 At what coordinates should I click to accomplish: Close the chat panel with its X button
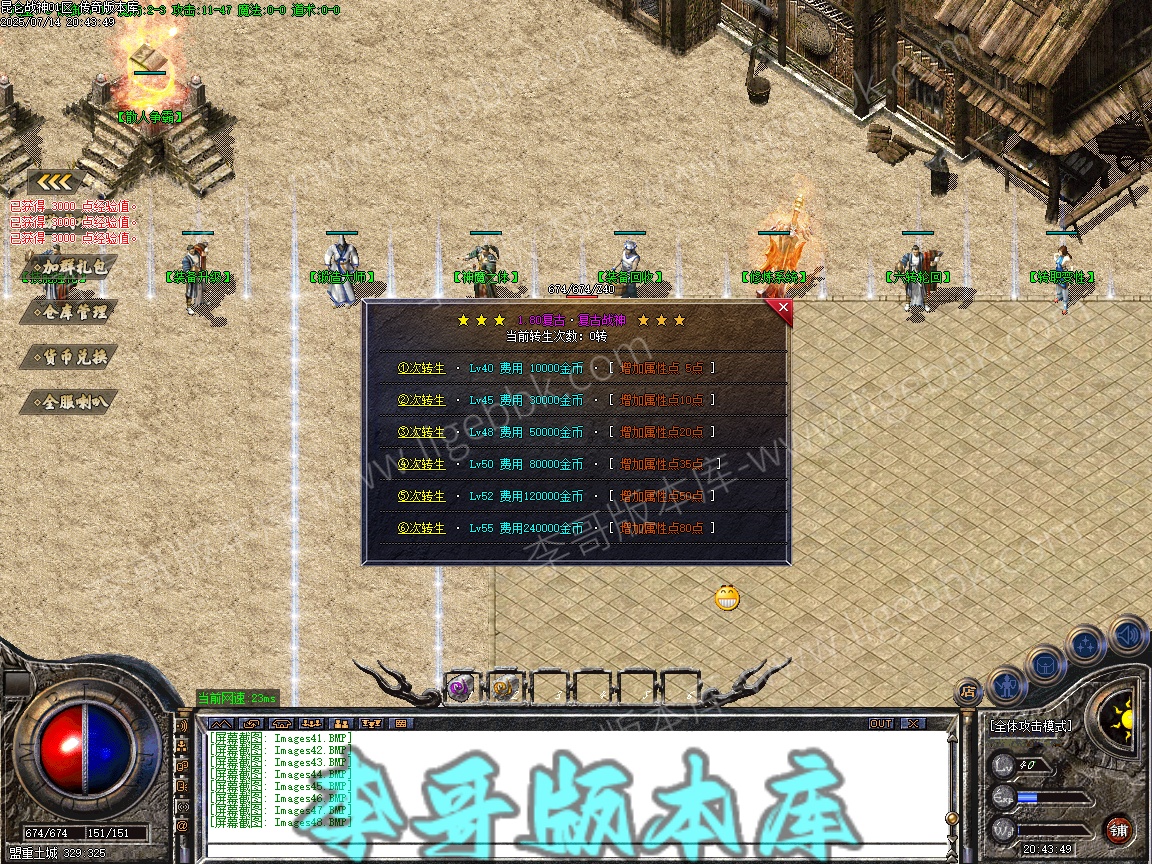[x=913, y=723]
